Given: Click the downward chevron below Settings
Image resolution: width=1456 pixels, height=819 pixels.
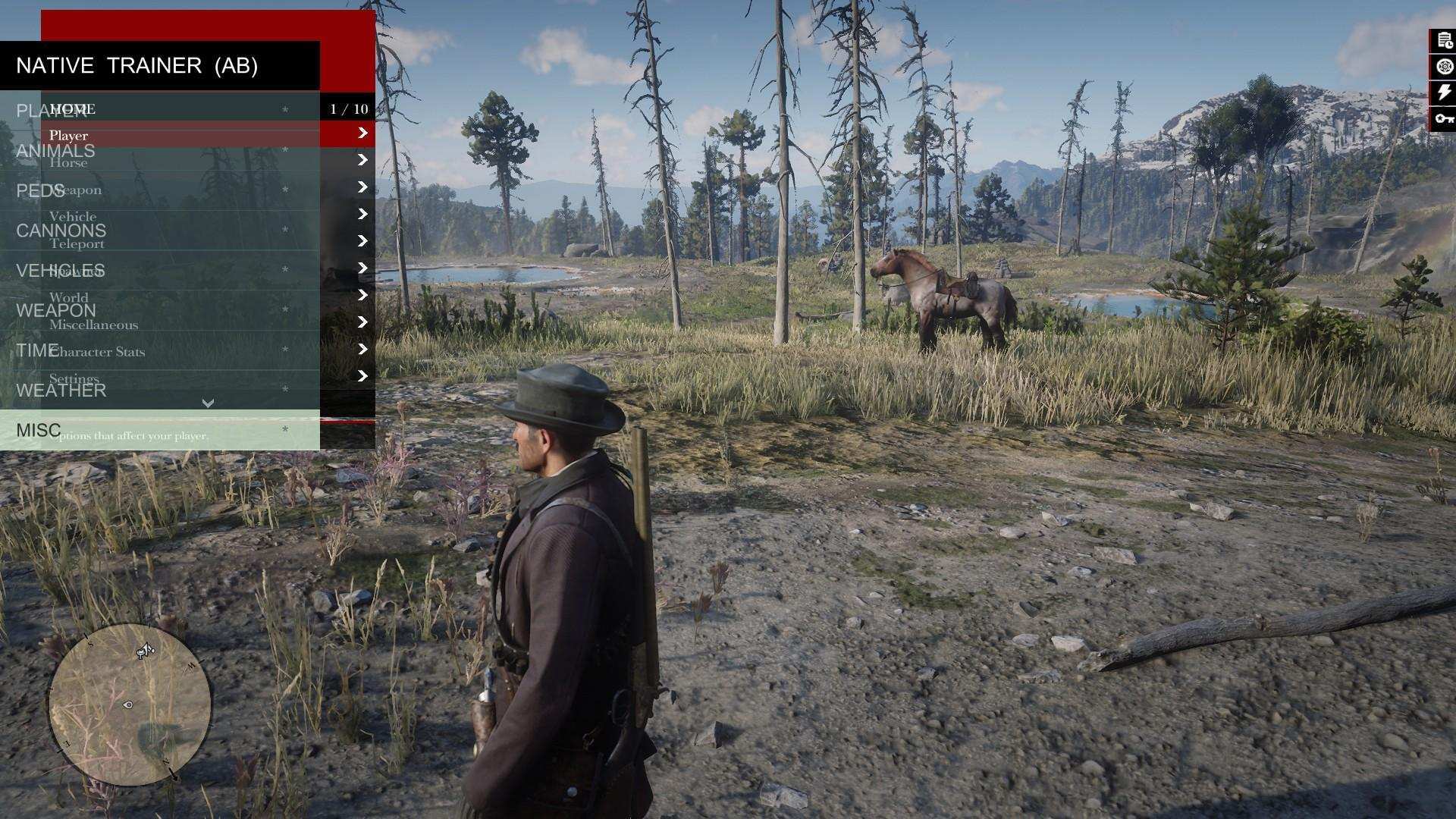Looking at the screenshot, I should [209, 403].
